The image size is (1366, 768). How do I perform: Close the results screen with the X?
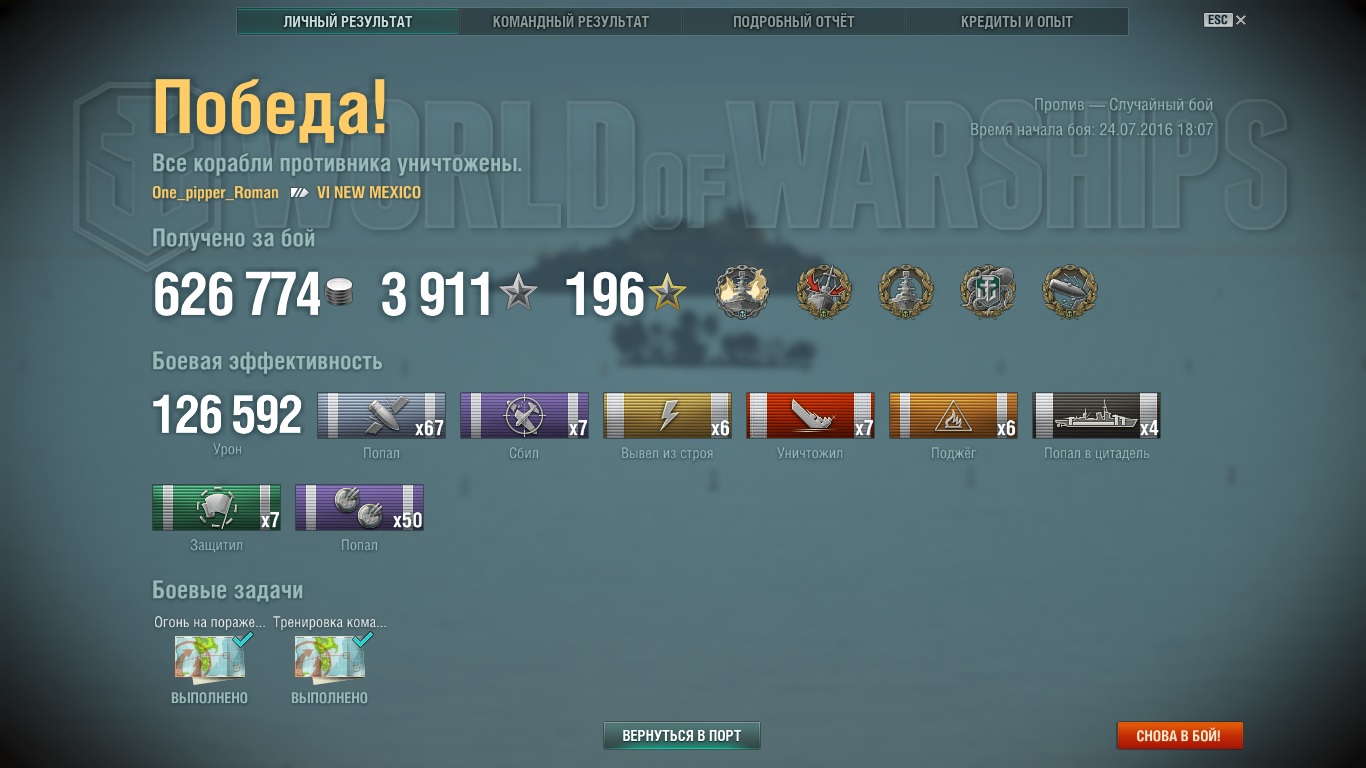[x=1241, y=20]
